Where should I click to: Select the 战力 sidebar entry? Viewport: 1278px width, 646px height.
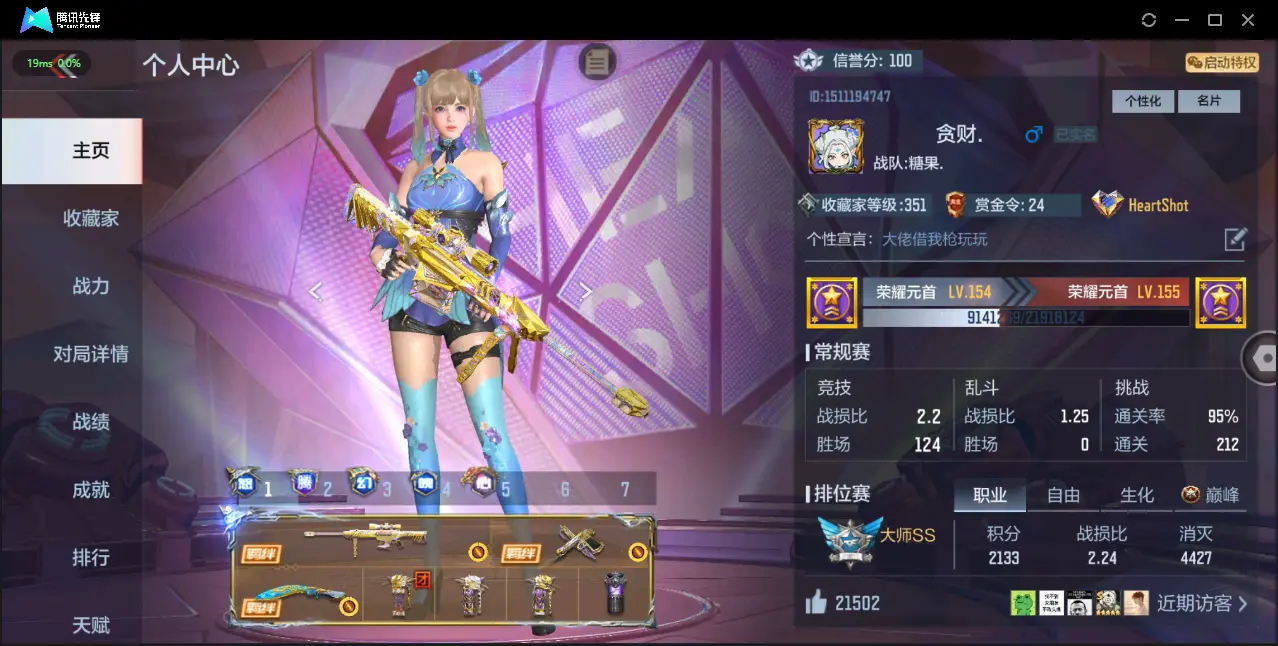point(90,286)
